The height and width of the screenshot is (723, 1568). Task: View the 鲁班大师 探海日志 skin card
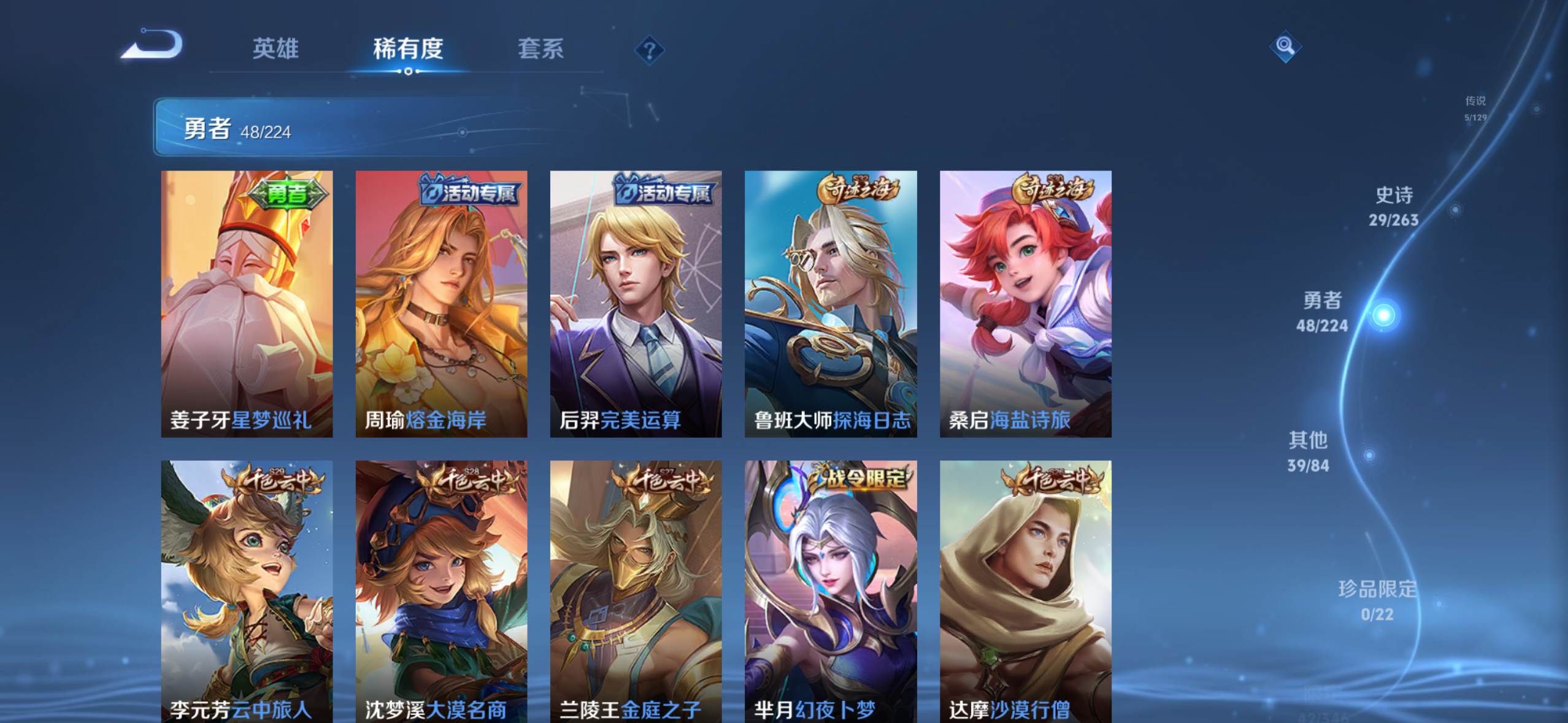click(831, 304)
